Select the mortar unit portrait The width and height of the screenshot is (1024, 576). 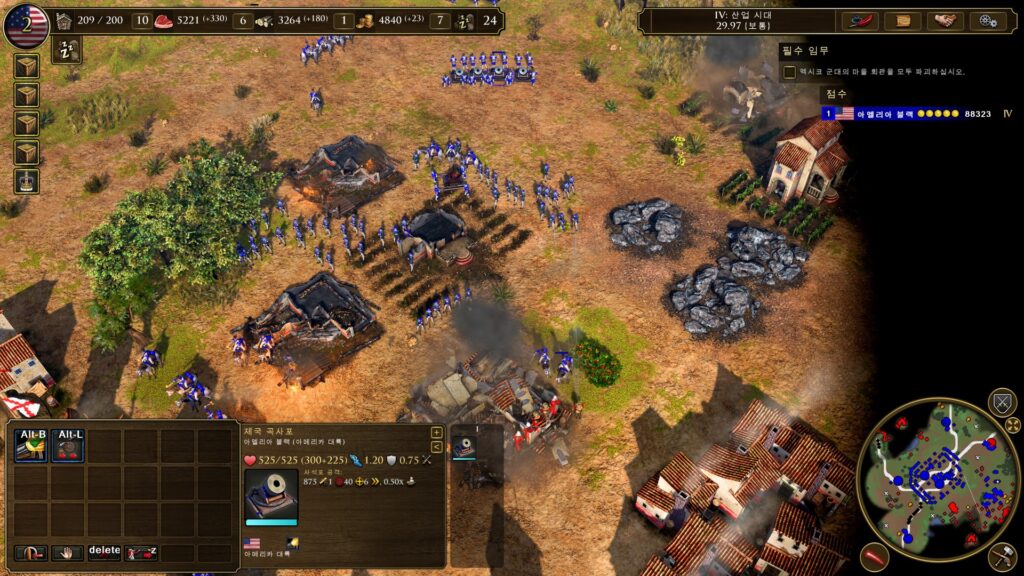271,494
